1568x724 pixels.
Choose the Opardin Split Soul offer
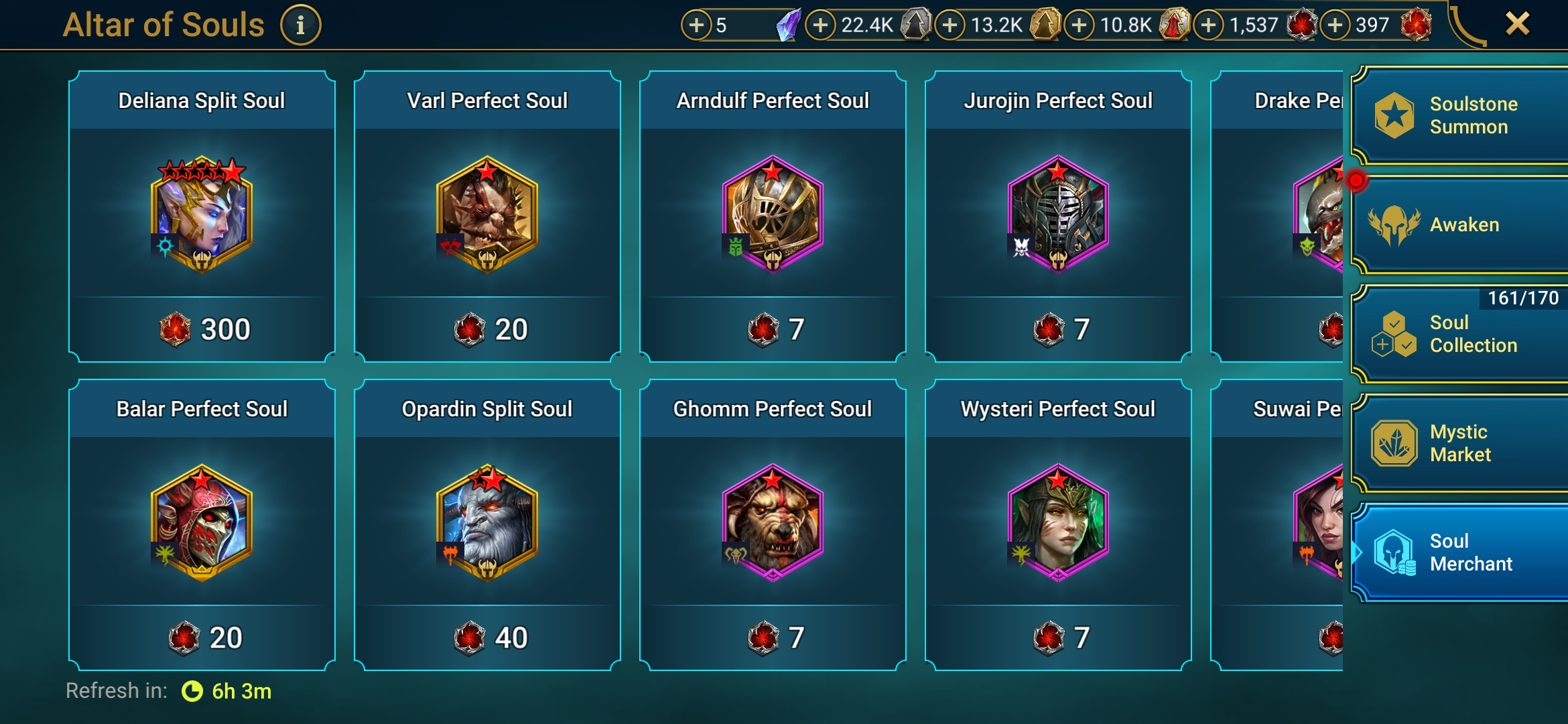pyautogui.click(x=487, y=524)
